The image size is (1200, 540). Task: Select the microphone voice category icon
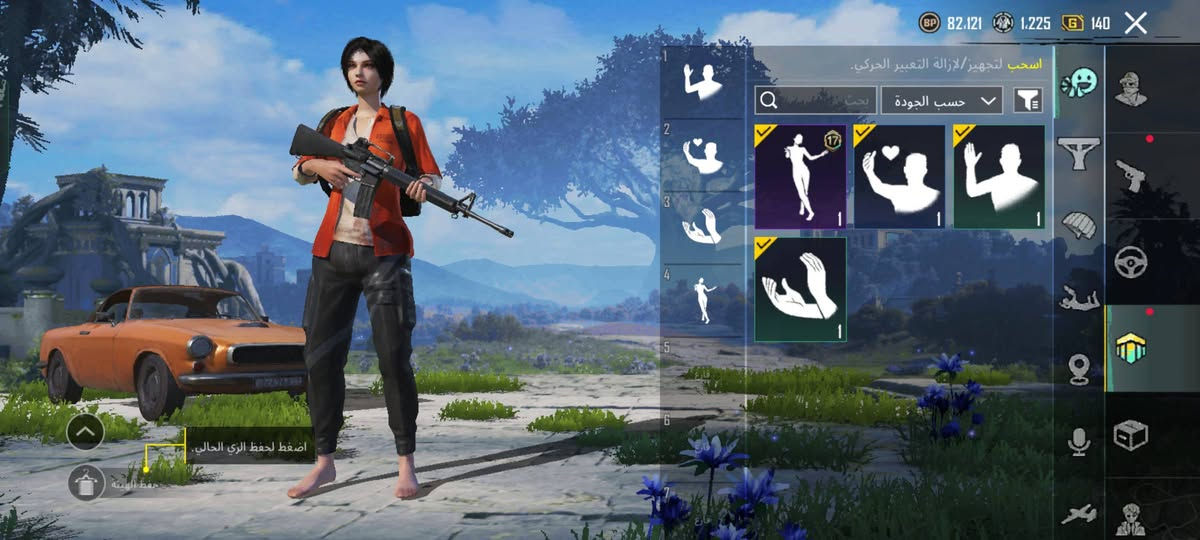[1079, 441]
